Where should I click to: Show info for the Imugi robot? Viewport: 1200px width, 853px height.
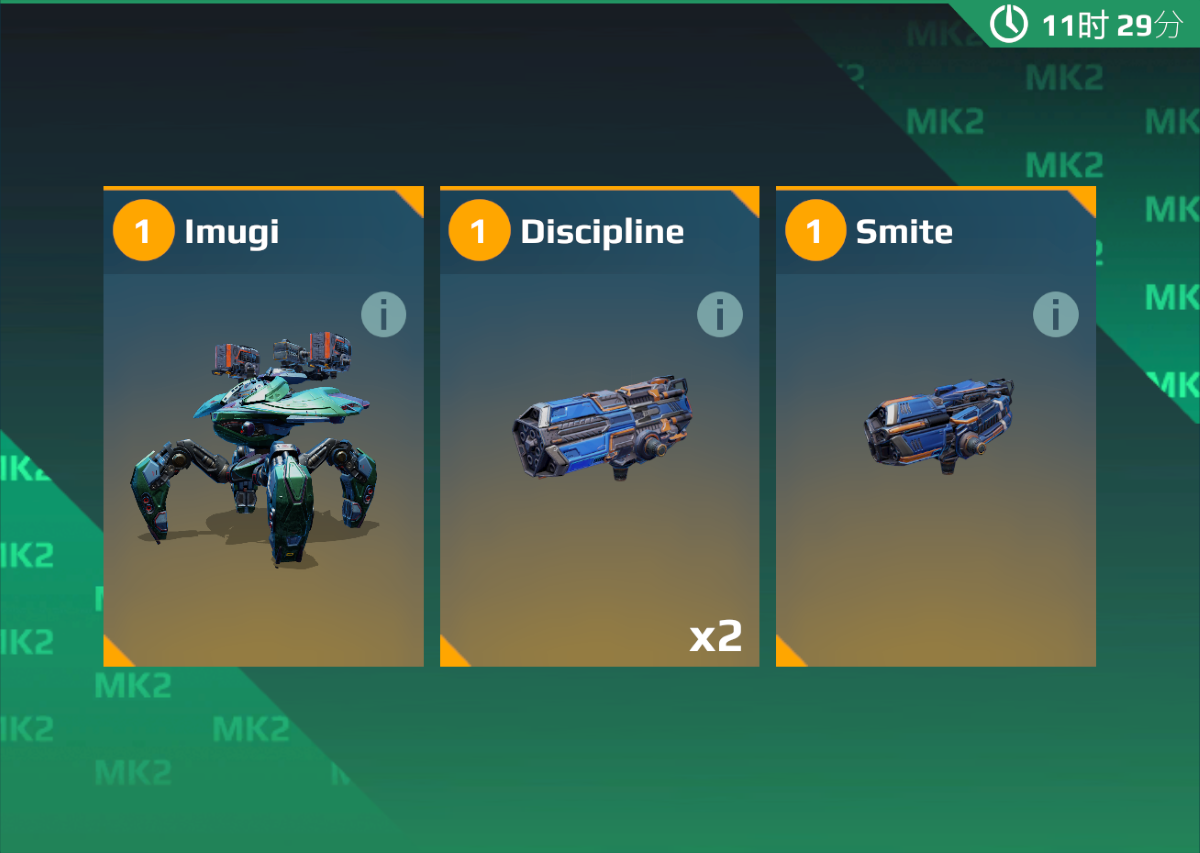pyautogui.click(x=383, y=315)
